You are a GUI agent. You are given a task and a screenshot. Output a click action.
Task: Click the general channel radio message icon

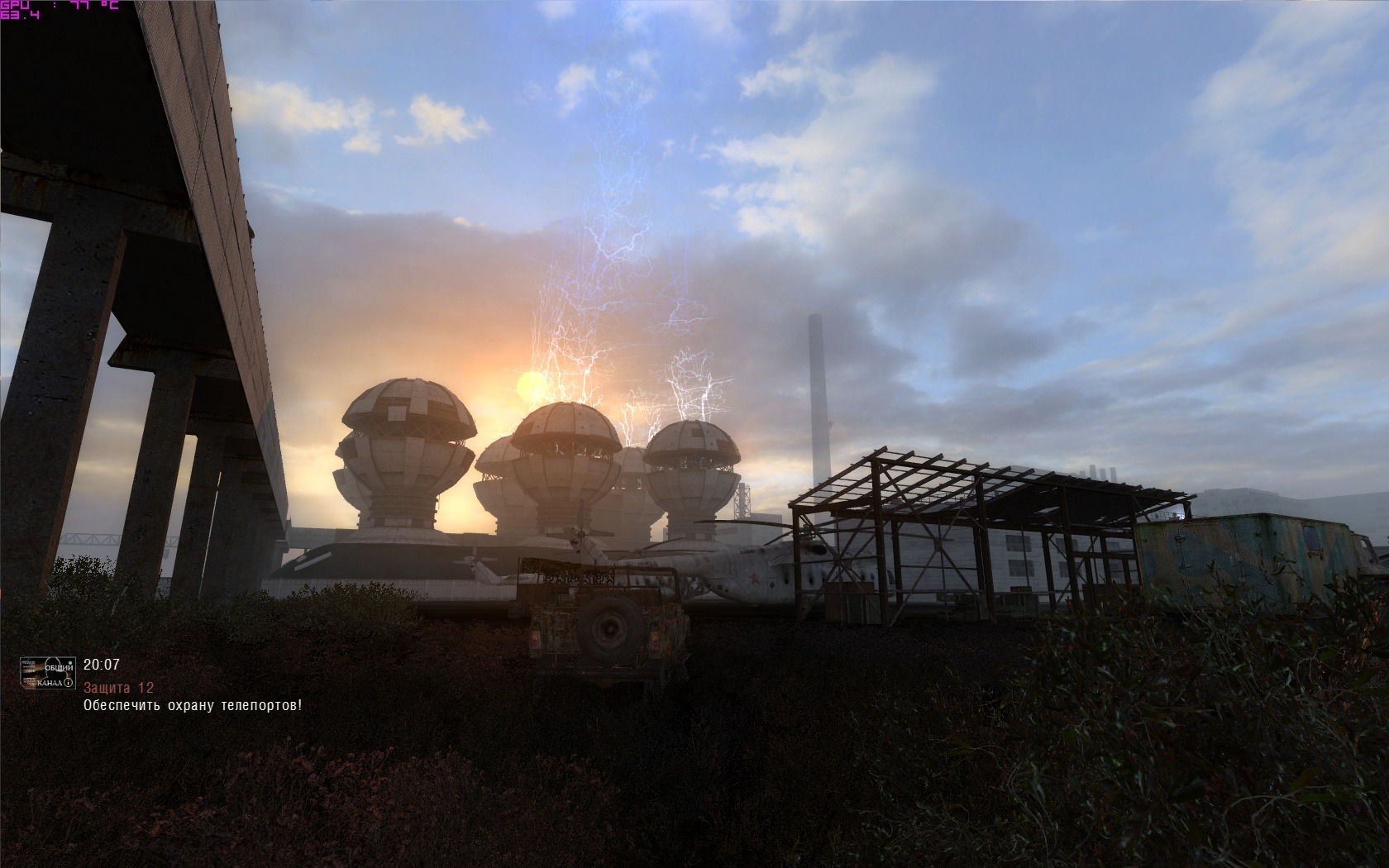click(48, 674)
